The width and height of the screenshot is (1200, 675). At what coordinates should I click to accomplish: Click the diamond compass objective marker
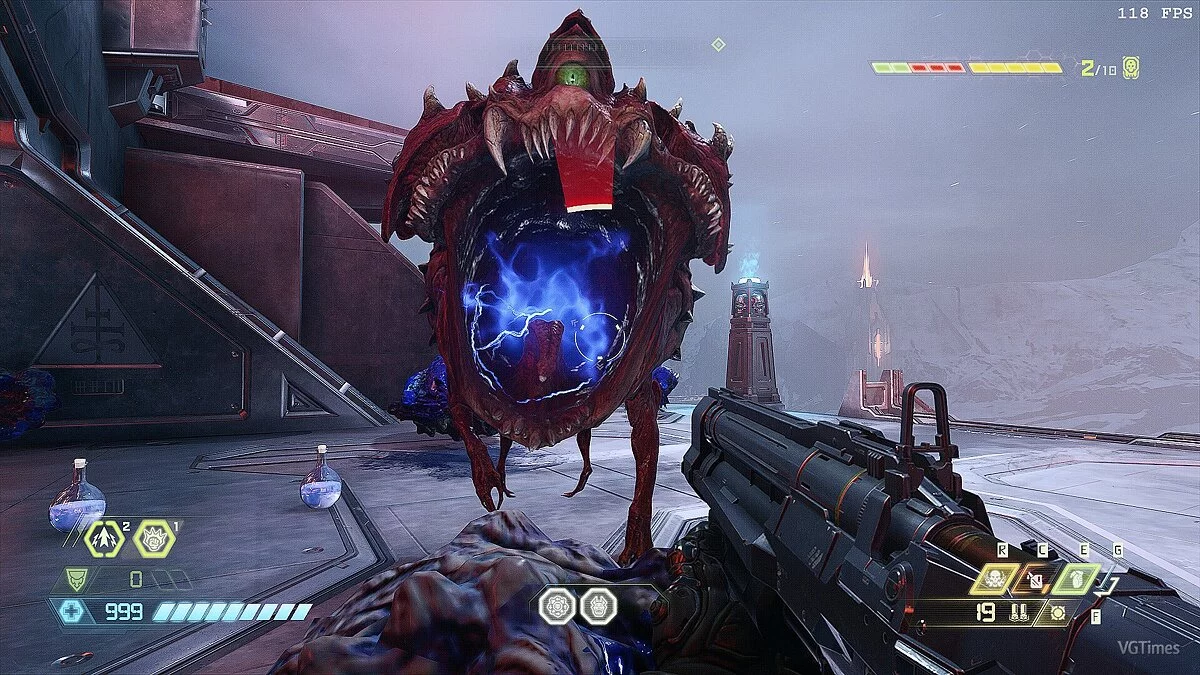717,44
